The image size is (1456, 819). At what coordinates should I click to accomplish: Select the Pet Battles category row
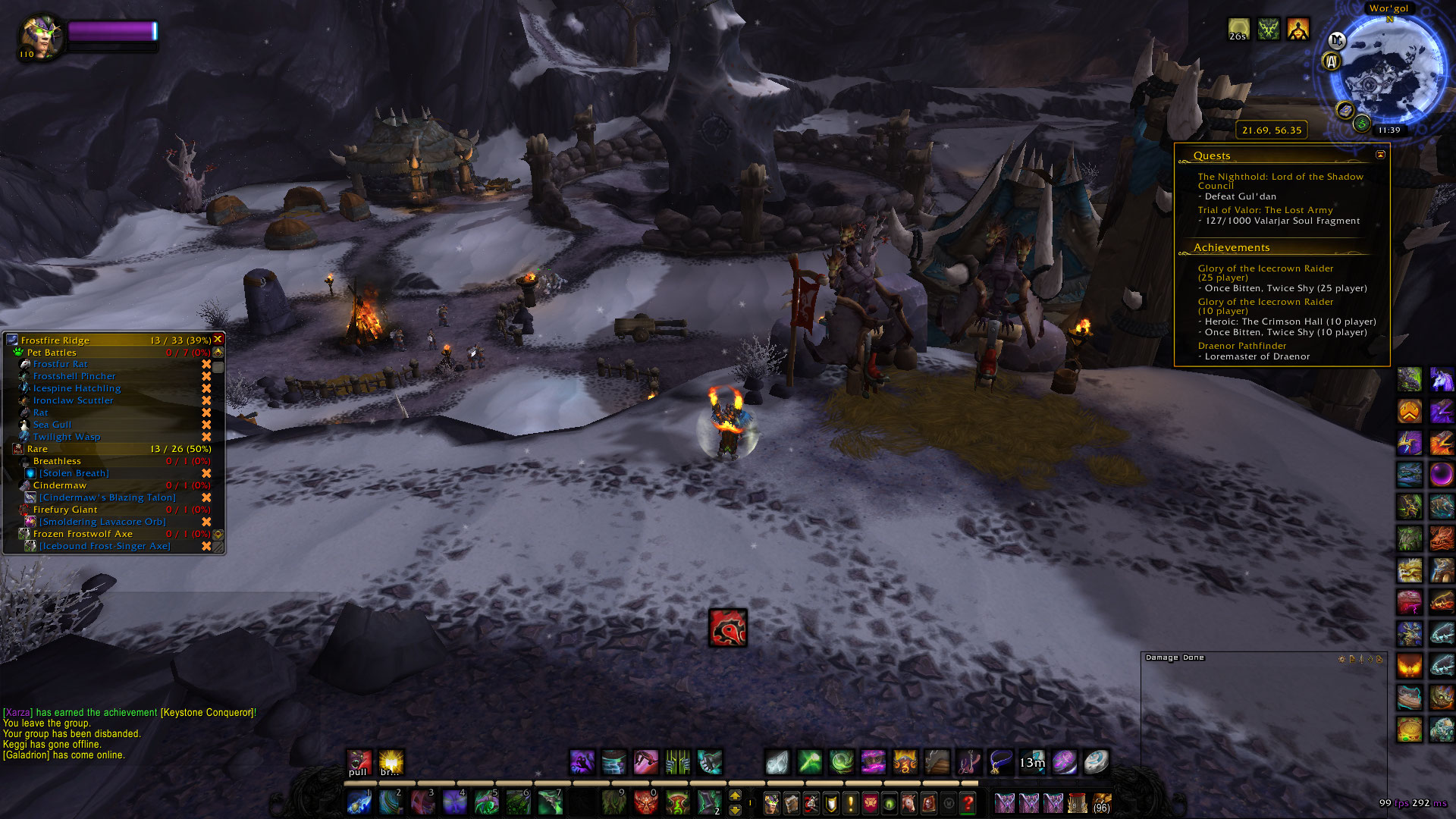click(52, 353)
